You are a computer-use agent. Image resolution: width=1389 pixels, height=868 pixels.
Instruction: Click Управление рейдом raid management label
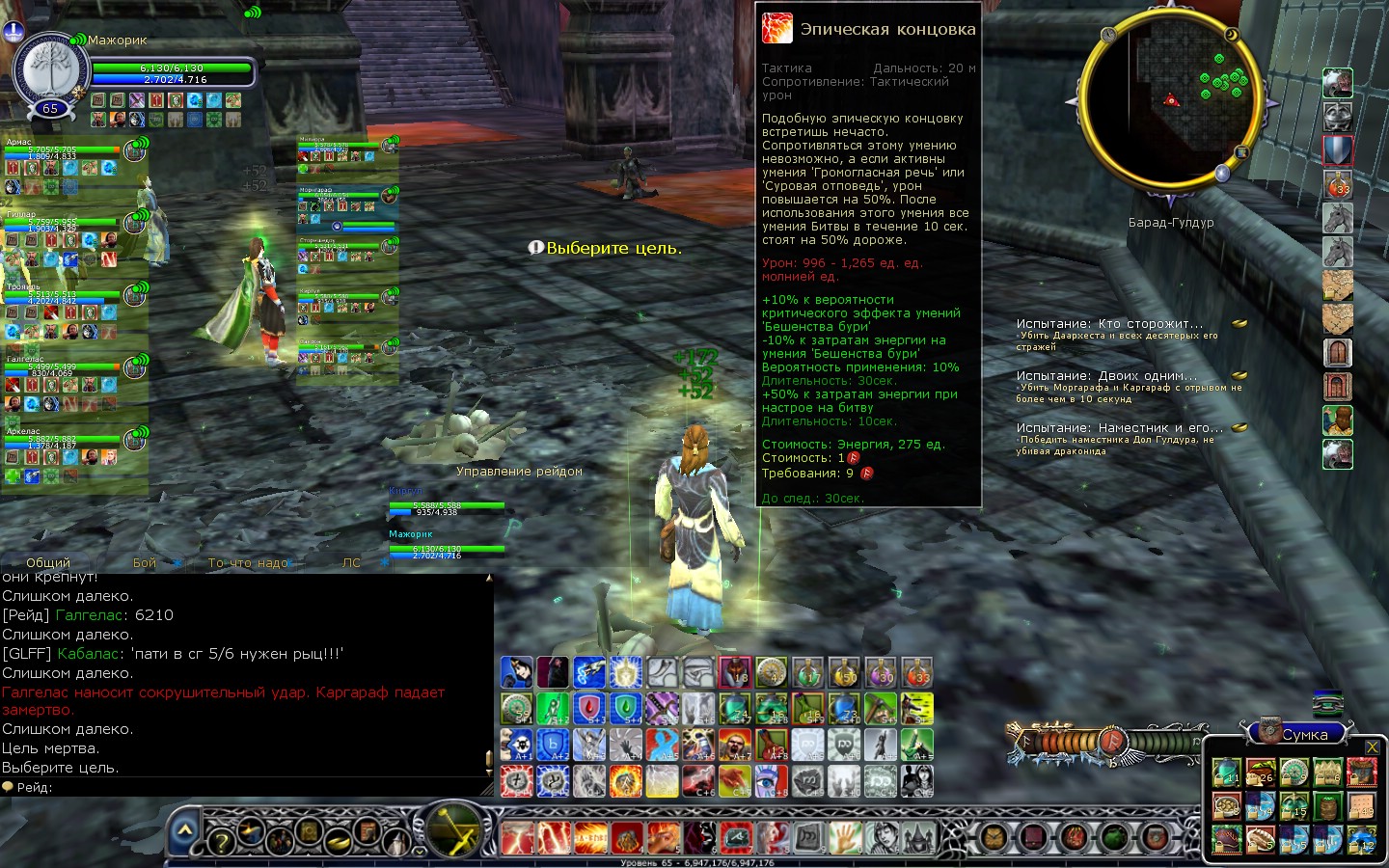click(519, 472)
